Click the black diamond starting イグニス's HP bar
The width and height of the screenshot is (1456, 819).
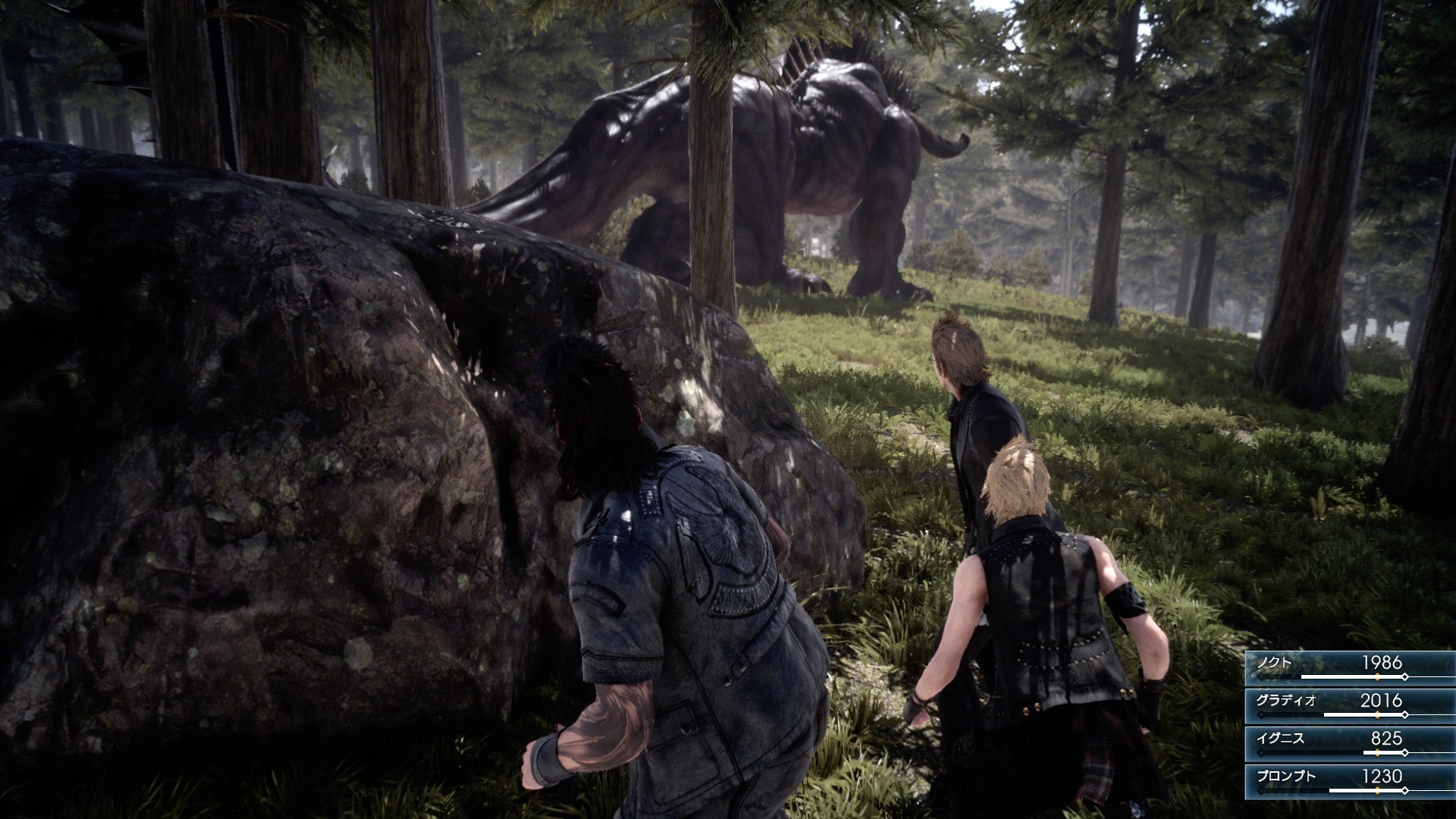click(x=1261, y=752)
